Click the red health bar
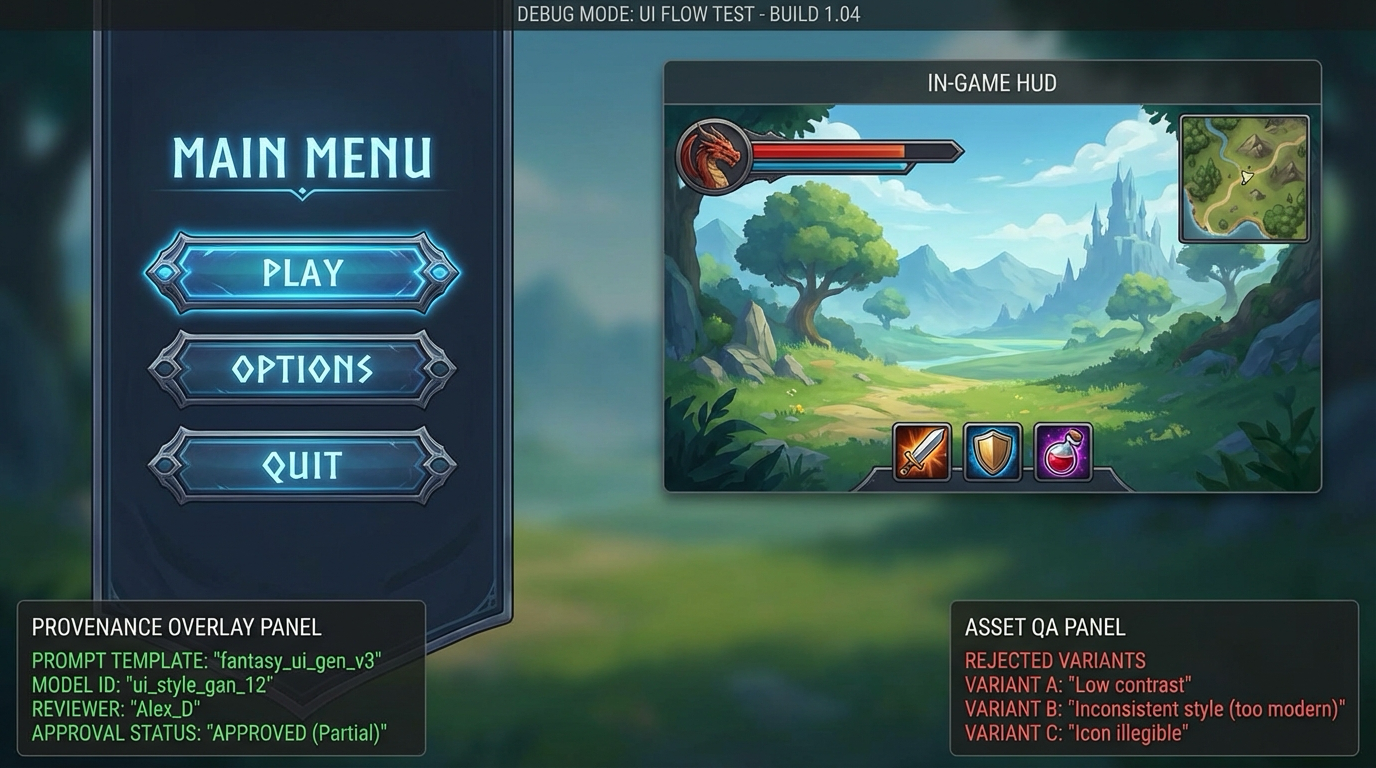The height and width of the screenshot is (768, 1376). tap(830, 152)
